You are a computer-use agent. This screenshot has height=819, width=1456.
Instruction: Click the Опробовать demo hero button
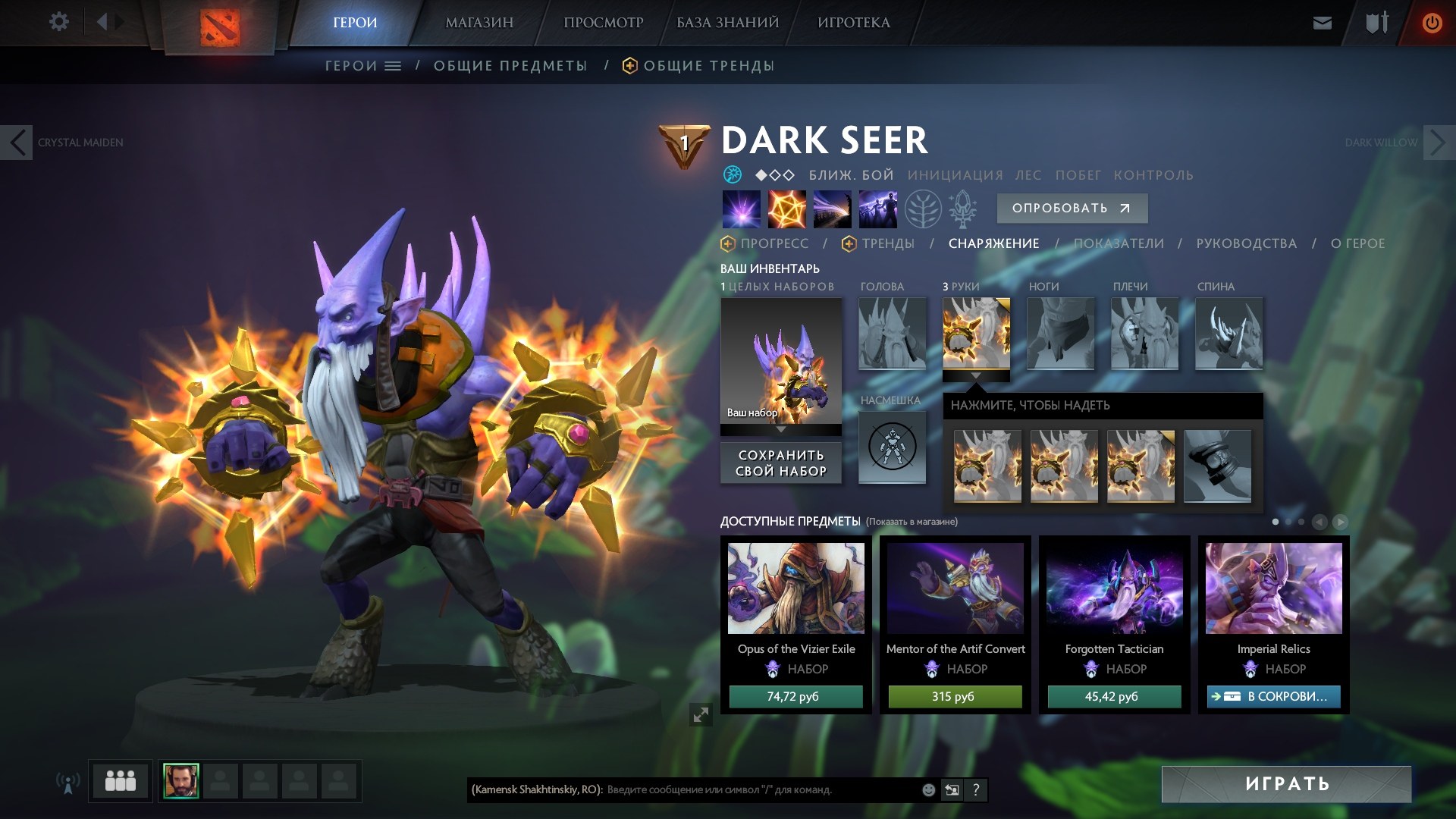(1072, 209)
